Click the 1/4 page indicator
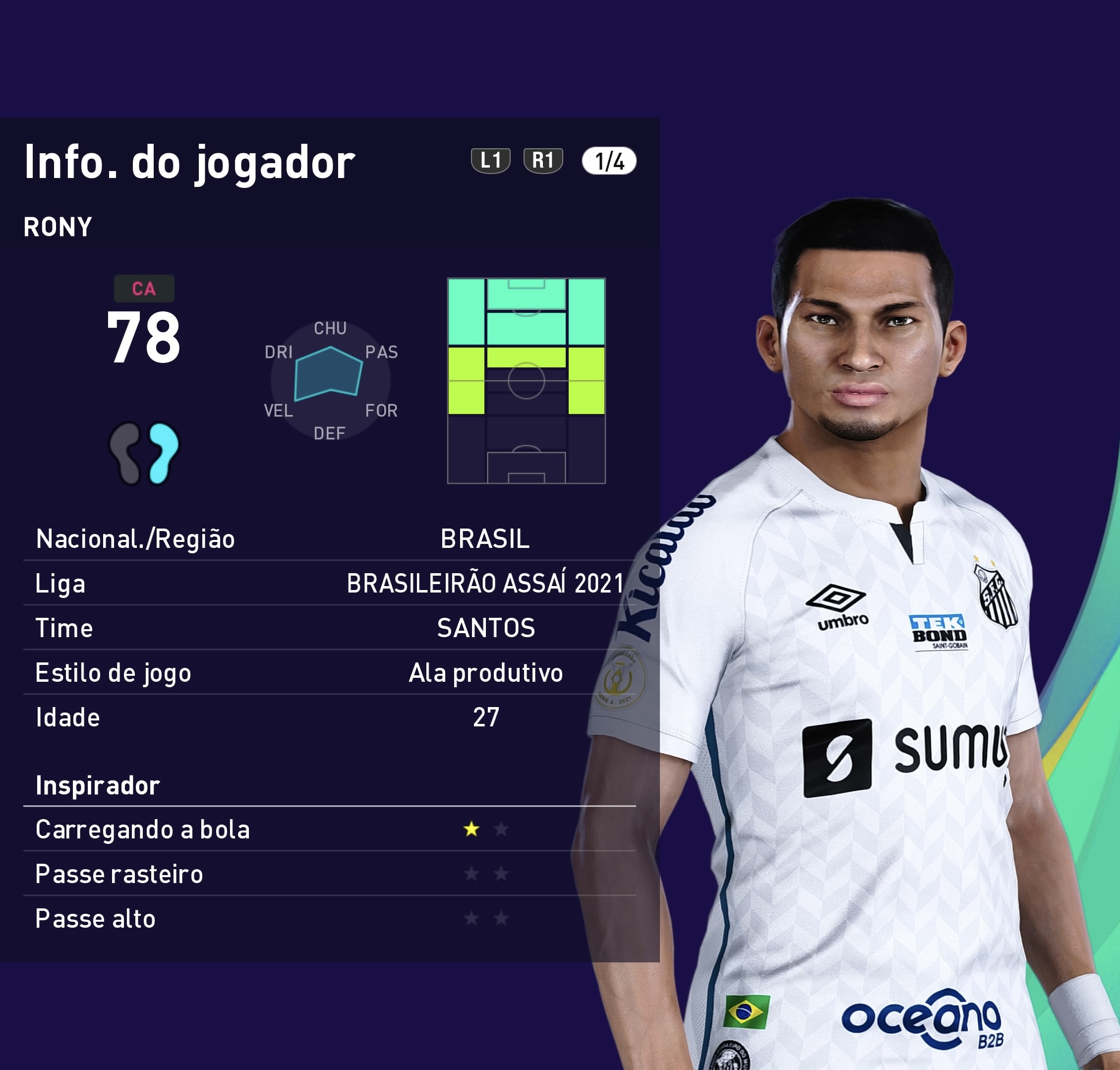This screenshot has width=1120, height=1070. (x=608, y=161)
